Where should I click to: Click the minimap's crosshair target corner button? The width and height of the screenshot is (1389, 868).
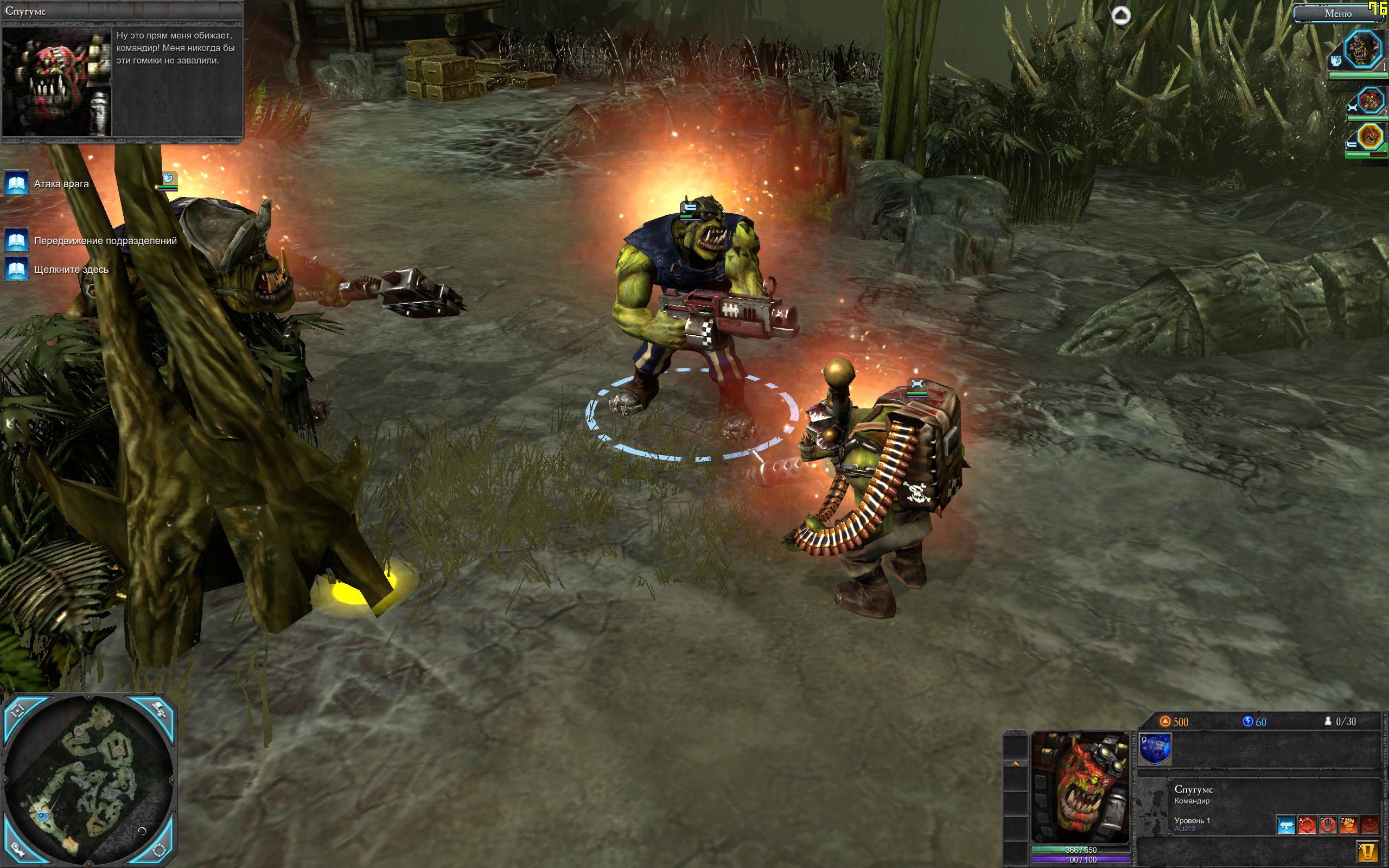click(x=17, y=710)
